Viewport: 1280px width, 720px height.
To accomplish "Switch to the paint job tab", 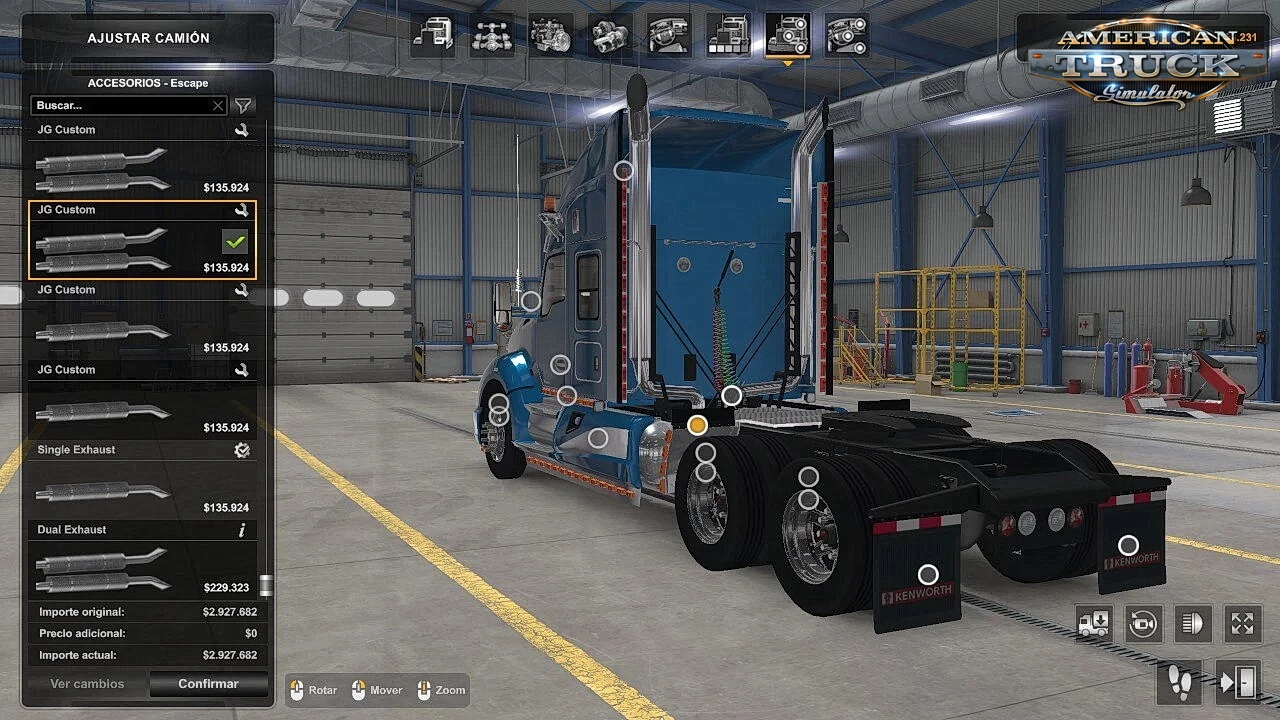I will 727,36.
